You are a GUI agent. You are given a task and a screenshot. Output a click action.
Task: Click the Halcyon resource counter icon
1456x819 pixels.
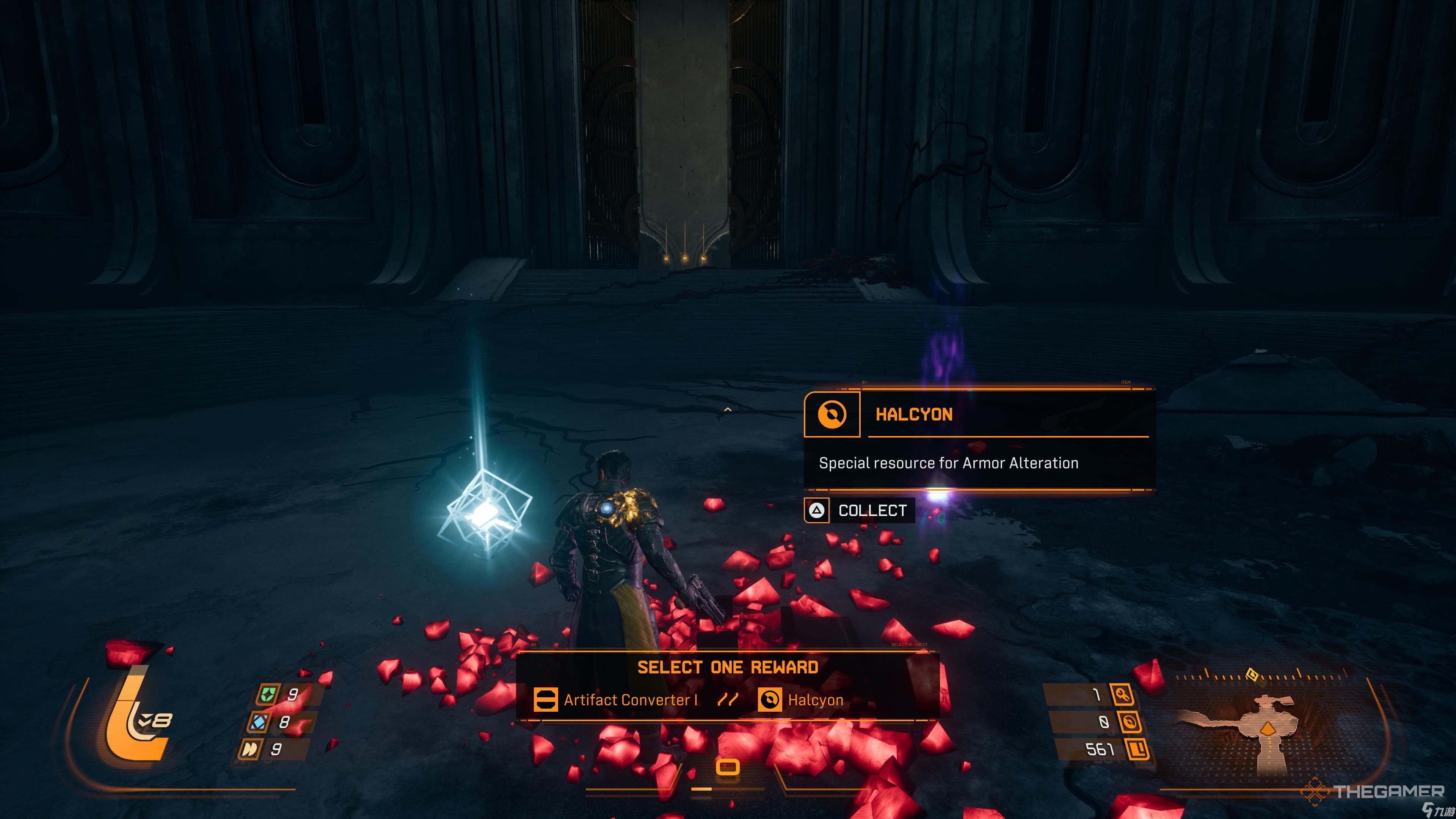point(1129,722)
